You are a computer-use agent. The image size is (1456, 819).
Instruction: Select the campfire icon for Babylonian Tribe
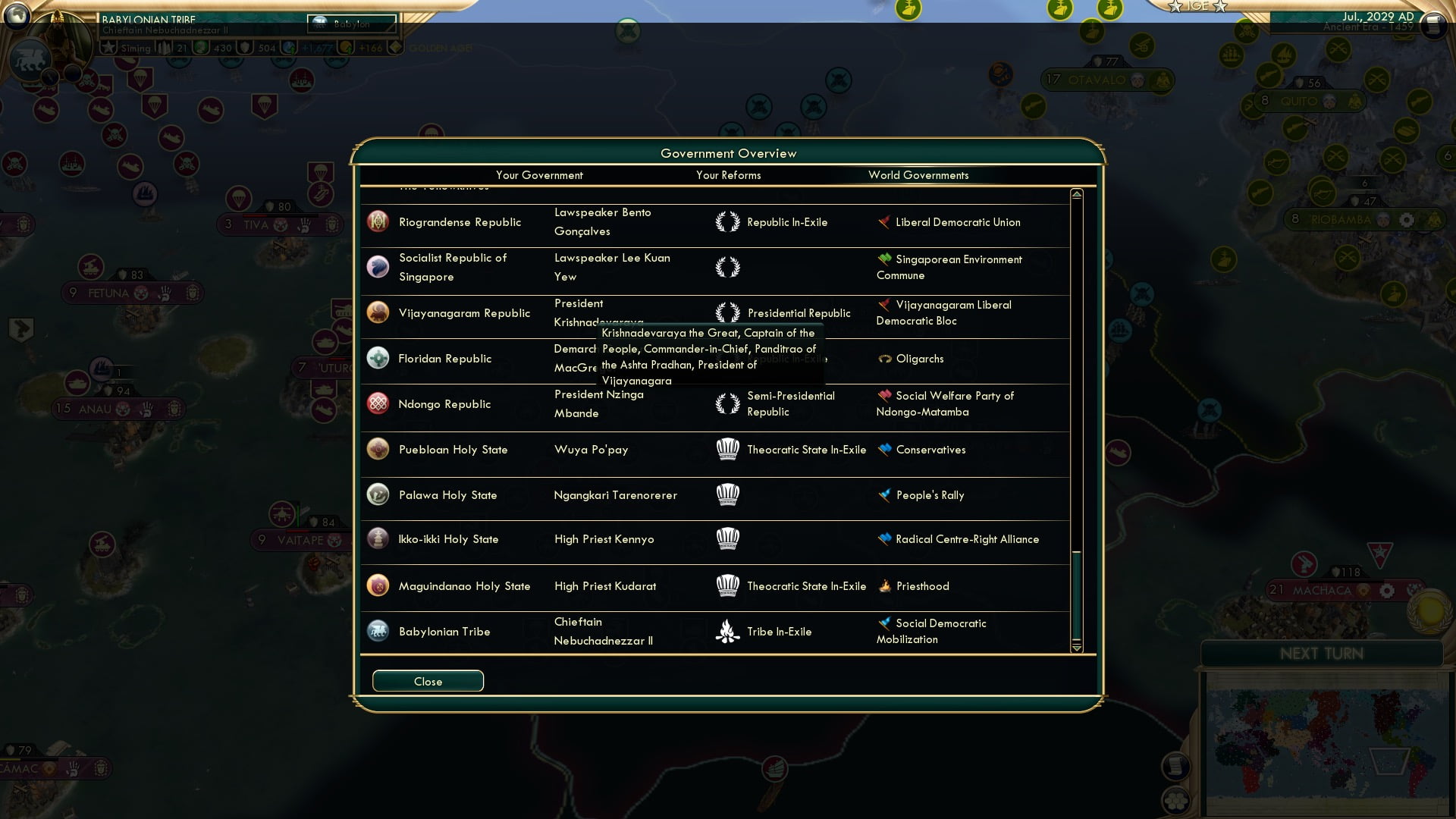[729, 631]
